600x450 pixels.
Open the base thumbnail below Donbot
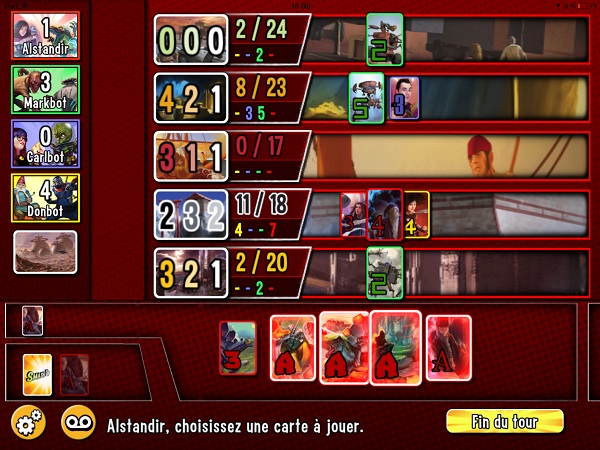pos(45,252)
